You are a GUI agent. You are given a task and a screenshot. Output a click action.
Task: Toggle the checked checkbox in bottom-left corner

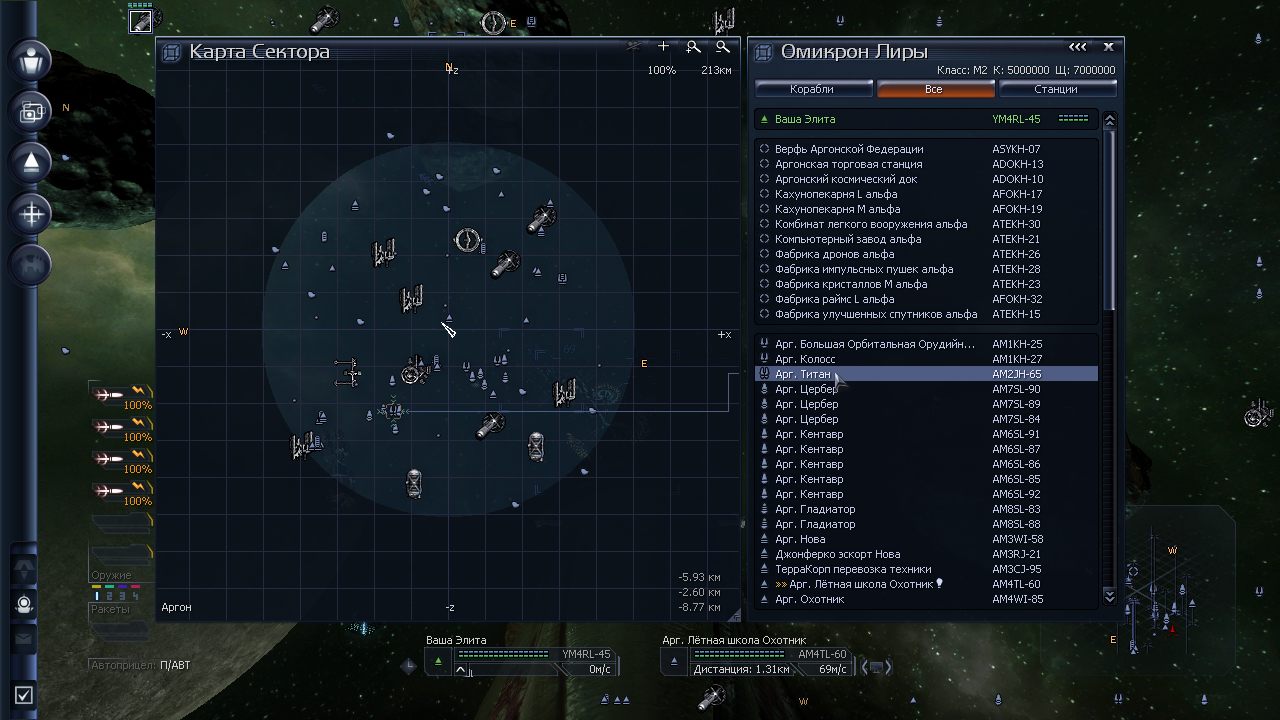(x=22, y=694)
